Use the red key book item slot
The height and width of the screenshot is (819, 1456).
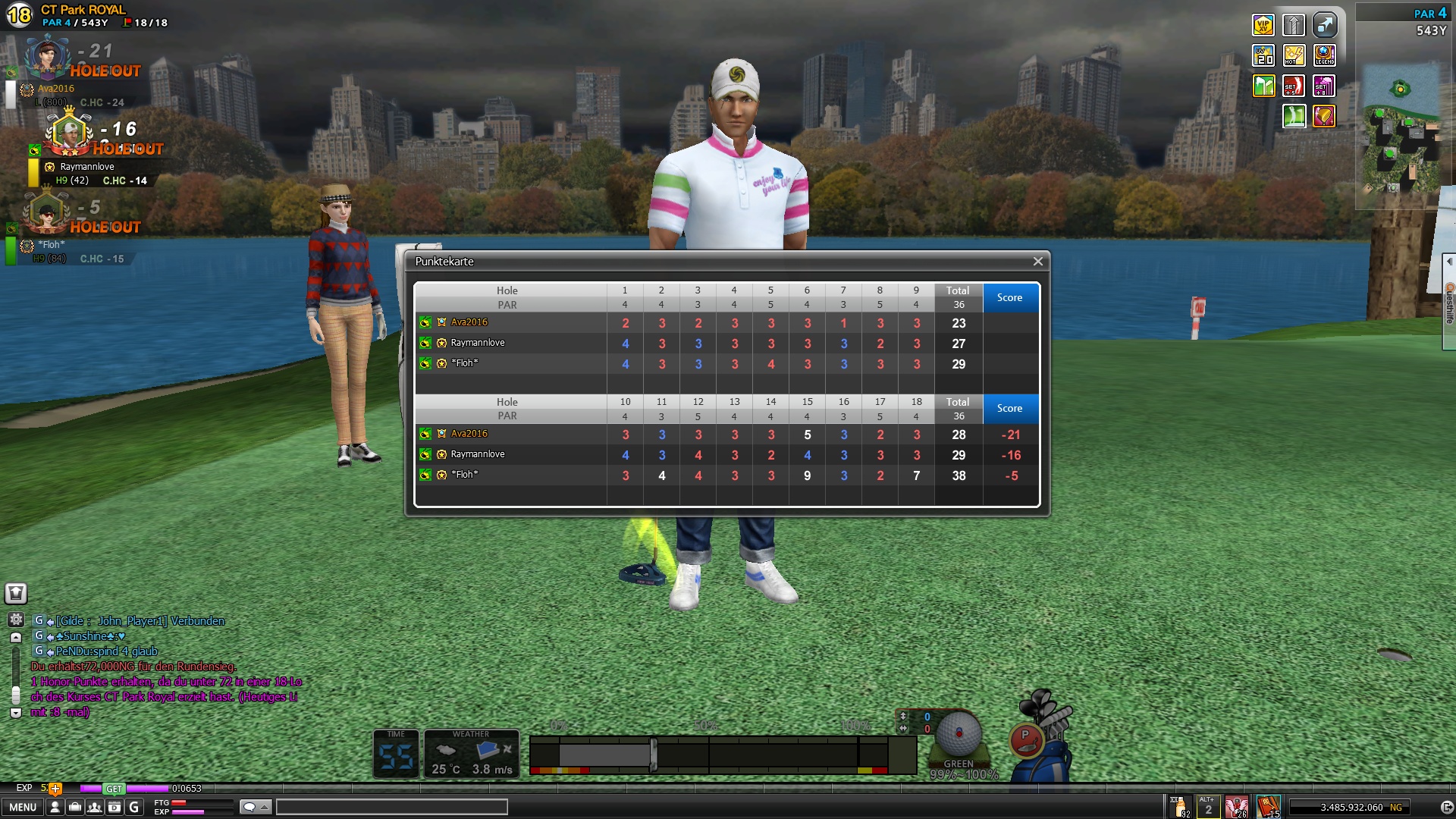tap(1268, 806)
